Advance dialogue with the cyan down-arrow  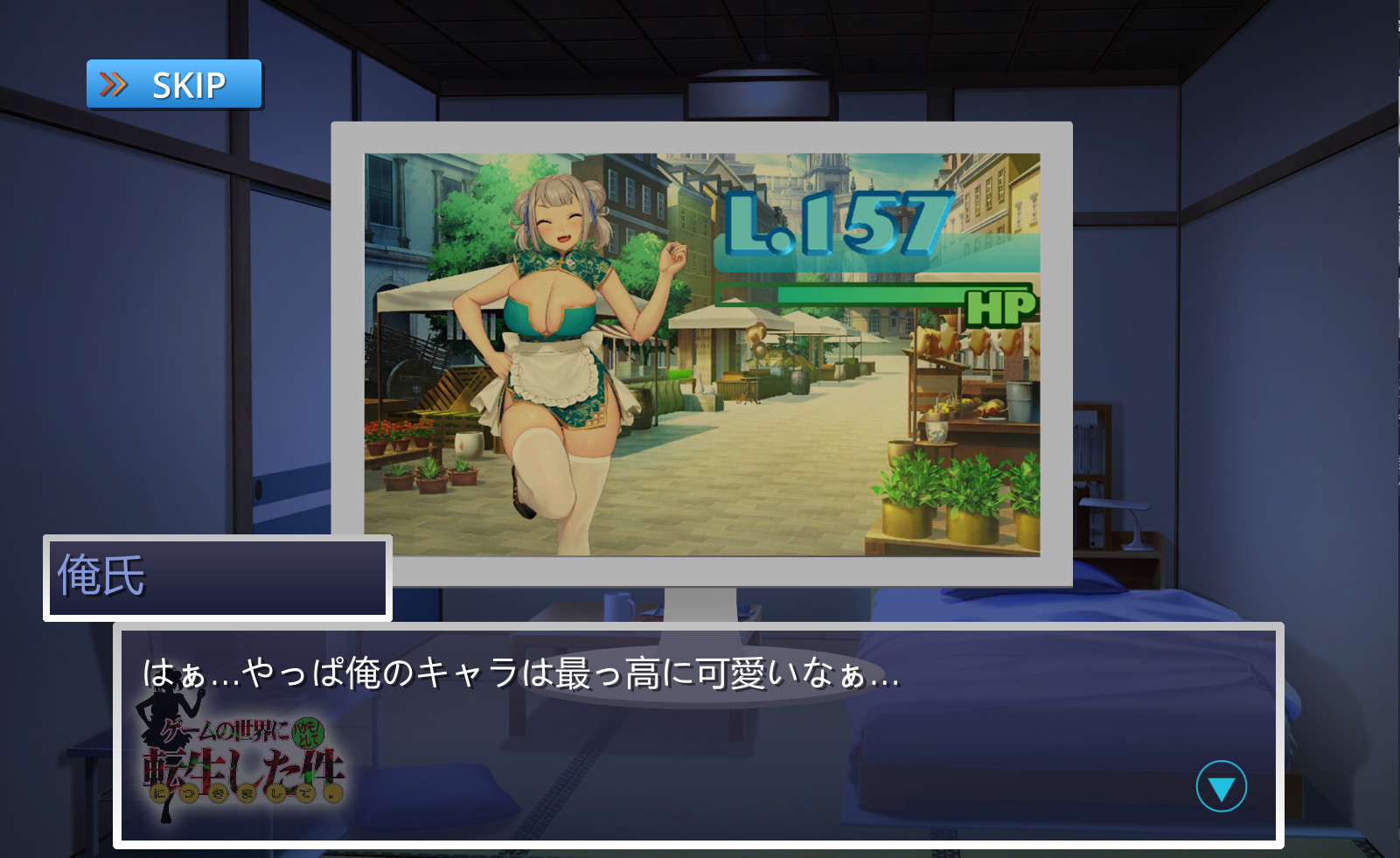1221,786
